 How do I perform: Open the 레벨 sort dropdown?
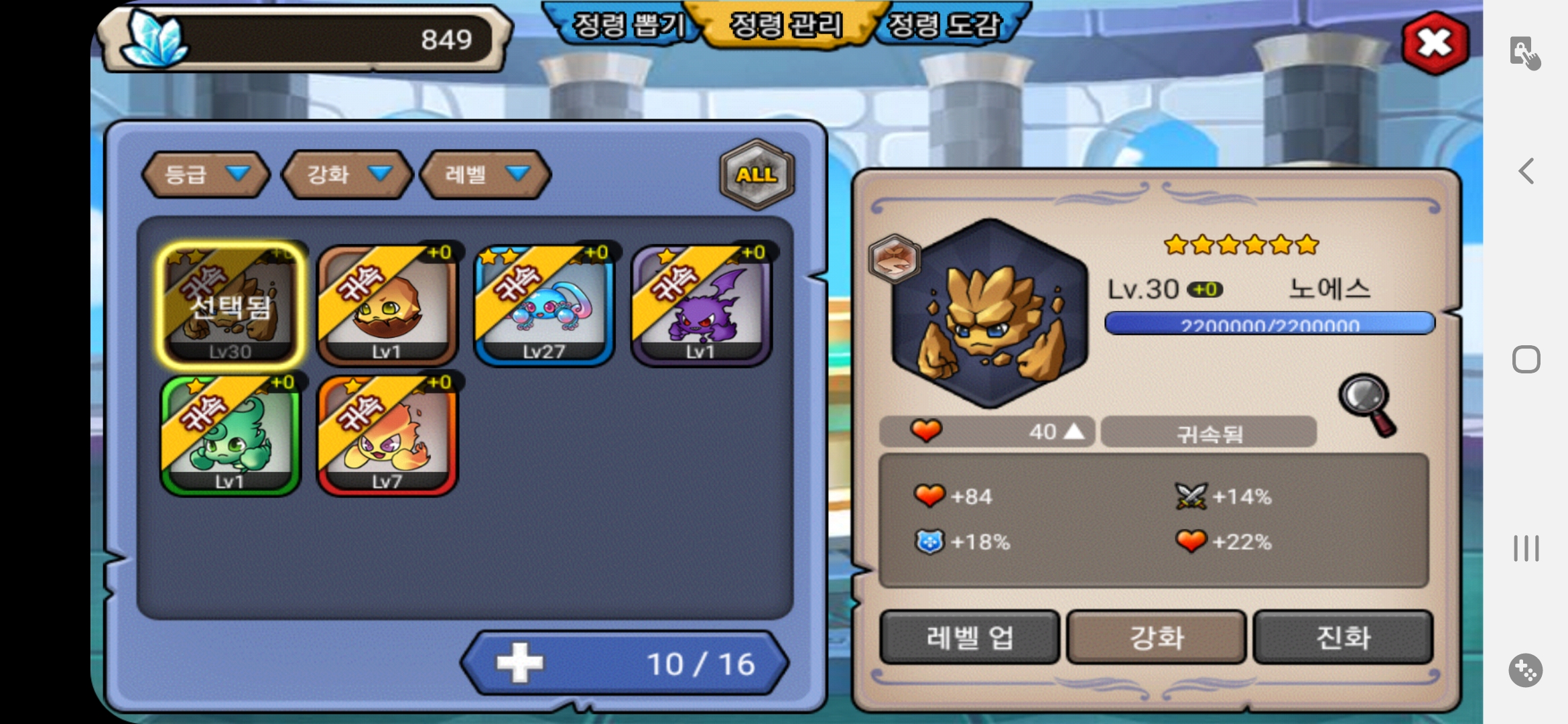[x=485, y=174]
